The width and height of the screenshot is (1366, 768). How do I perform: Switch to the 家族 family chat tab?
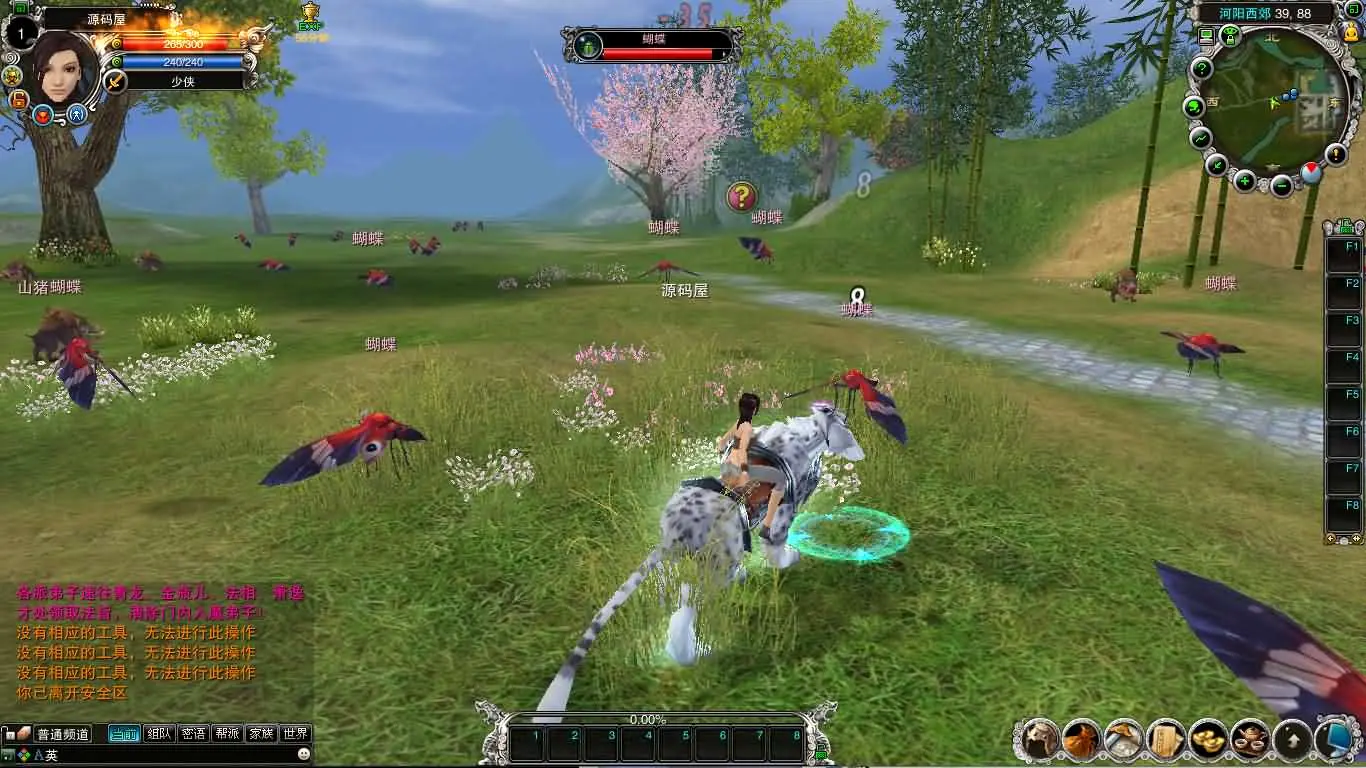261,733
